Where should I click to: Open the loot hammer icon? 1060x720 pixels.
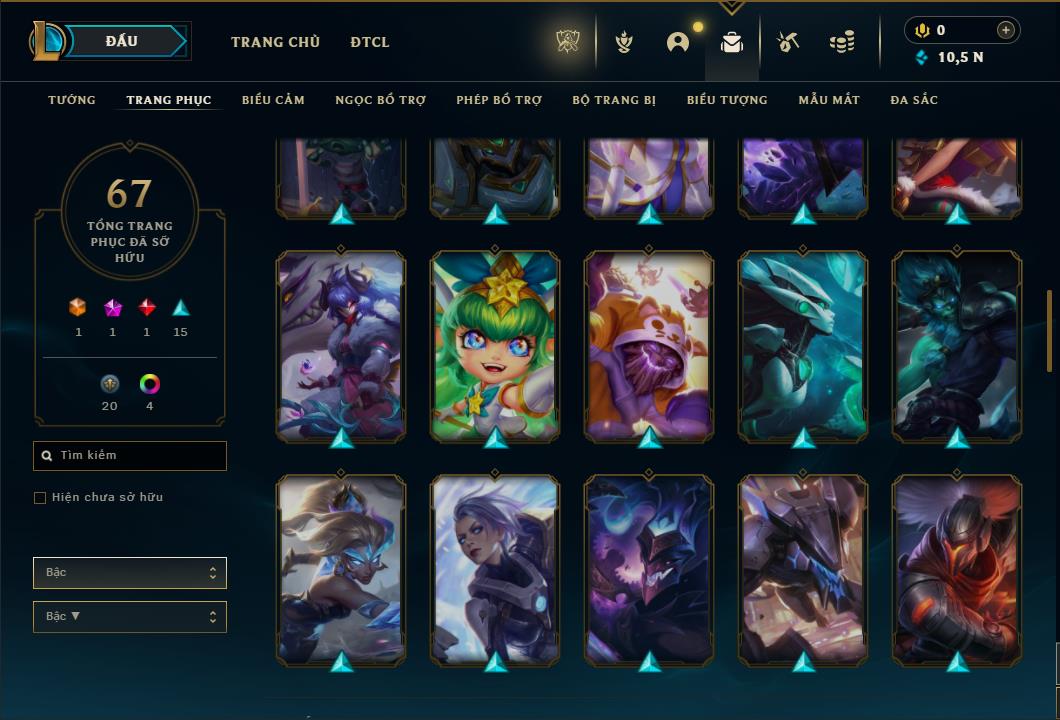click(788, 42)
